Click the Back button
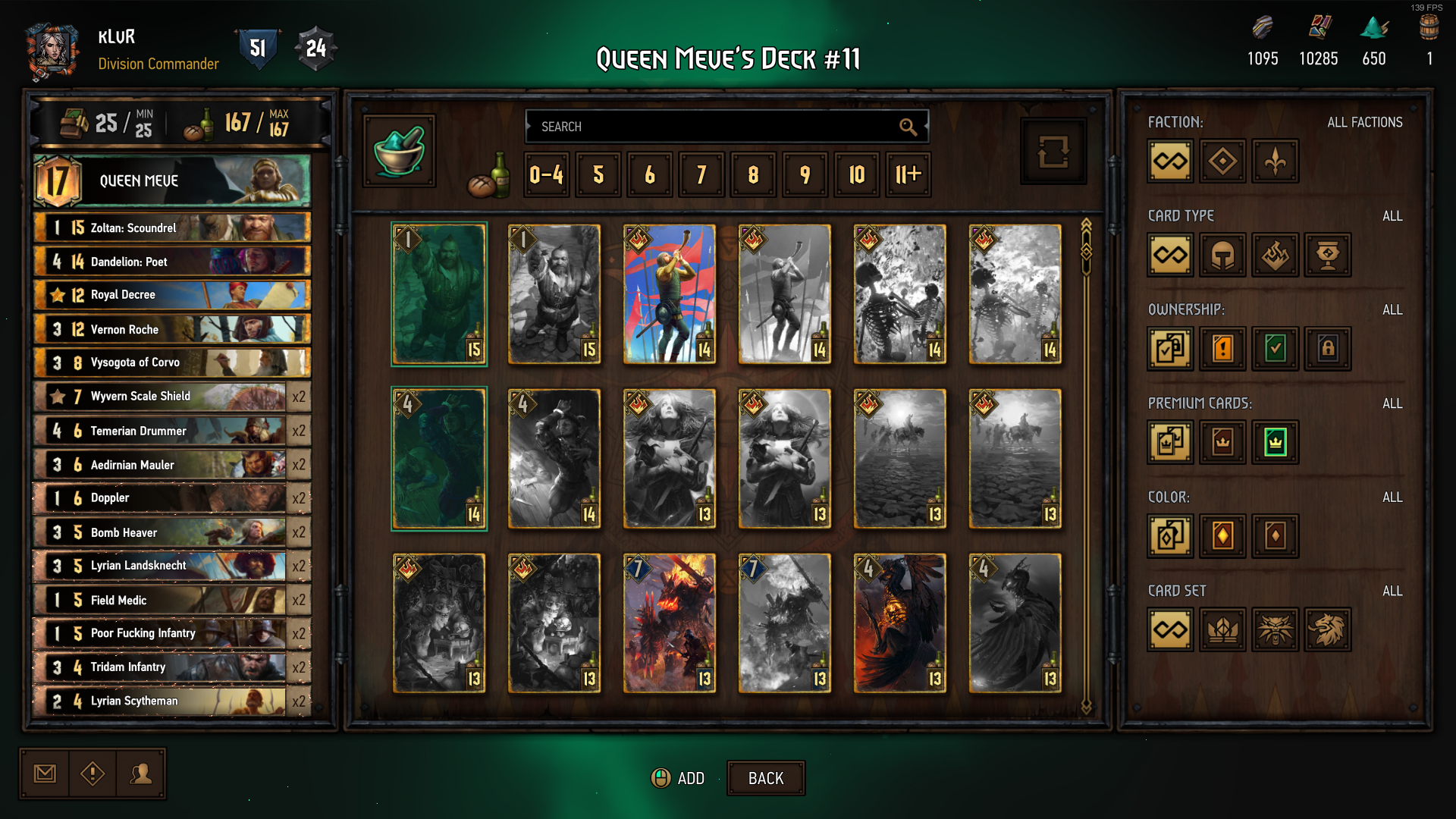1456x819 pixels. coord(766,778)
